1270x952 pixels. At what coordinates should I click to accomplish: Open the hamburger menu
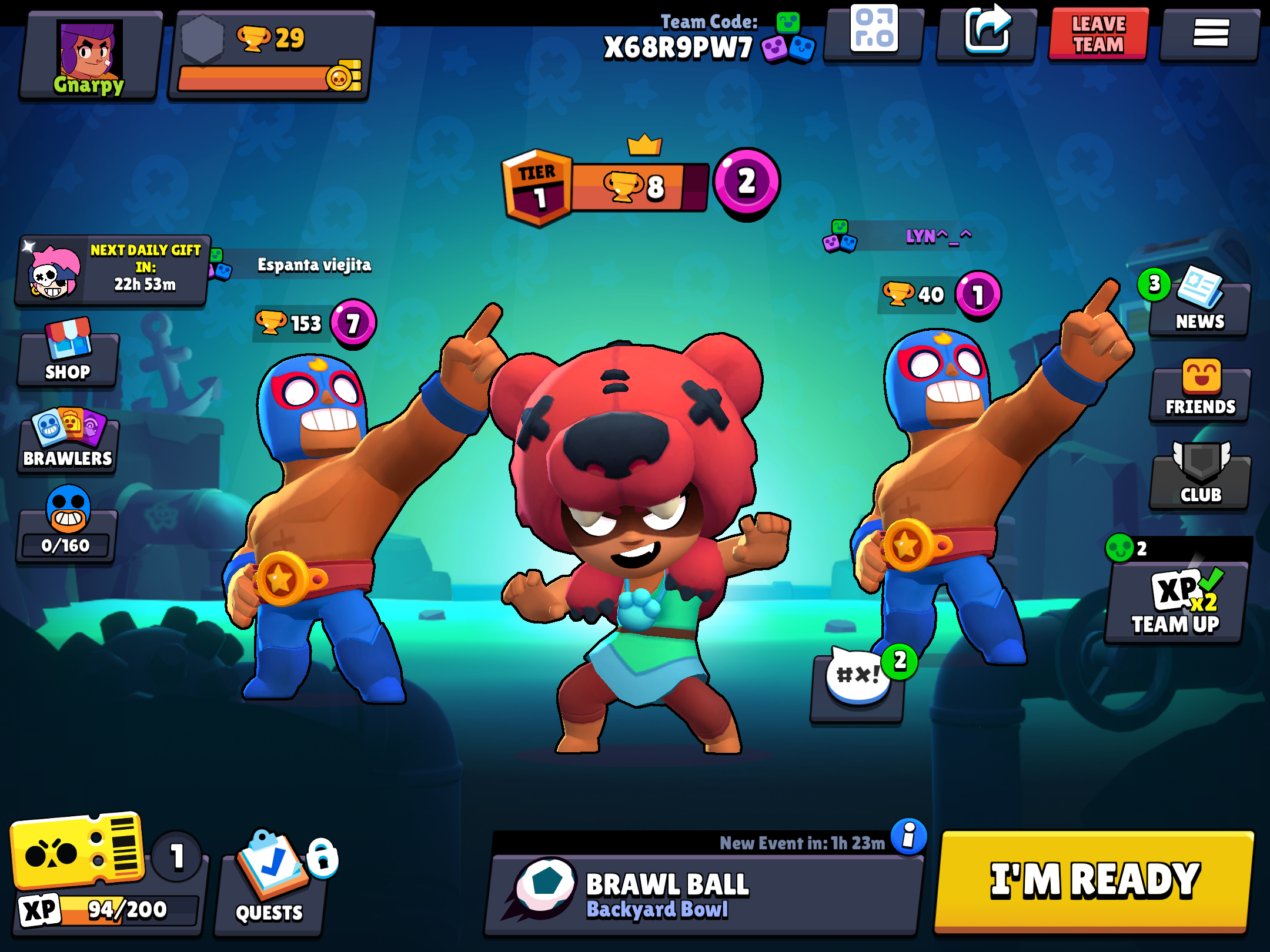click(1210, 34)
